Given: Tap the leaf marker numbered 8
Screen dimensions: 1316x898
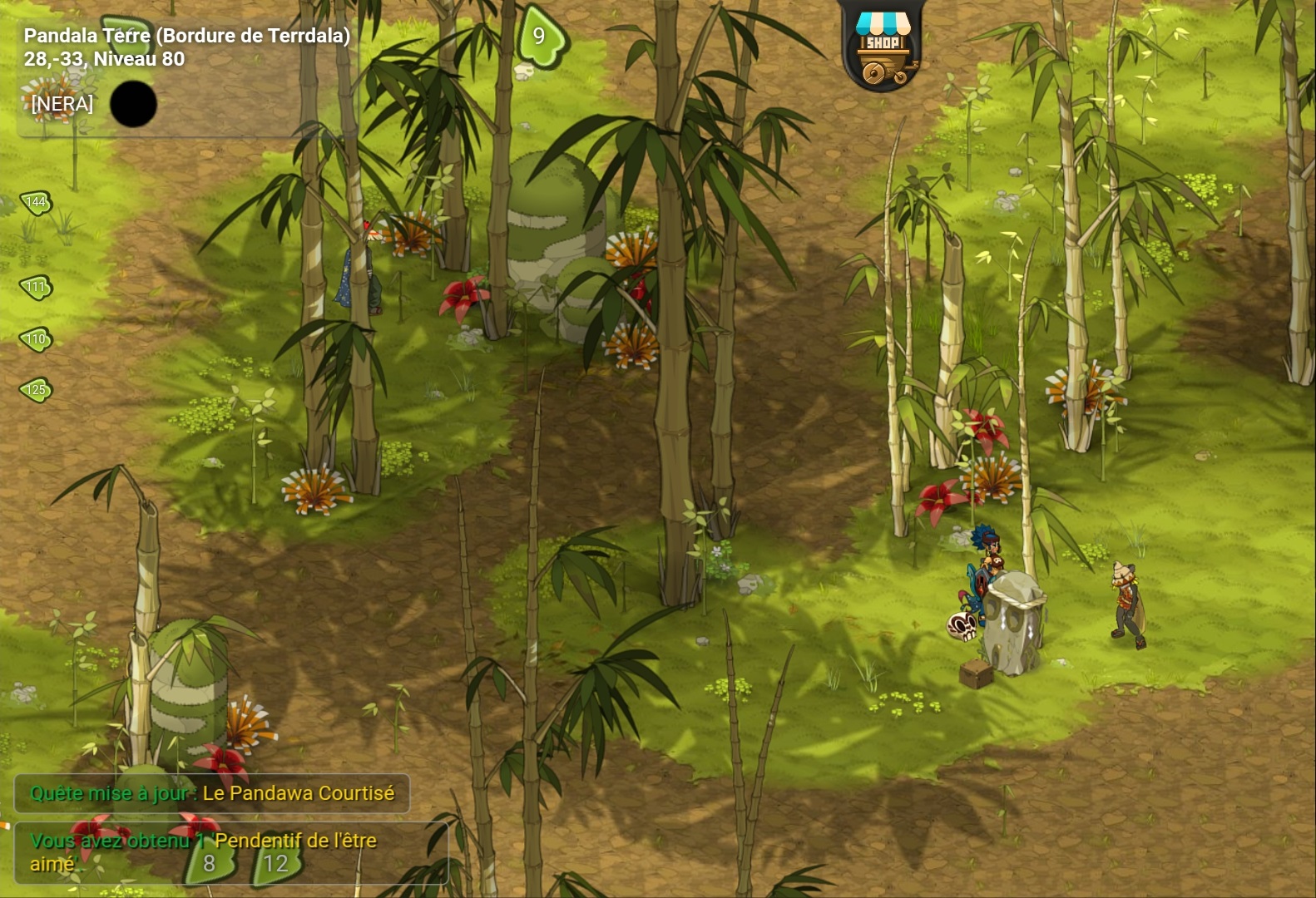Looking at the screenshot, I should point(209,864).
